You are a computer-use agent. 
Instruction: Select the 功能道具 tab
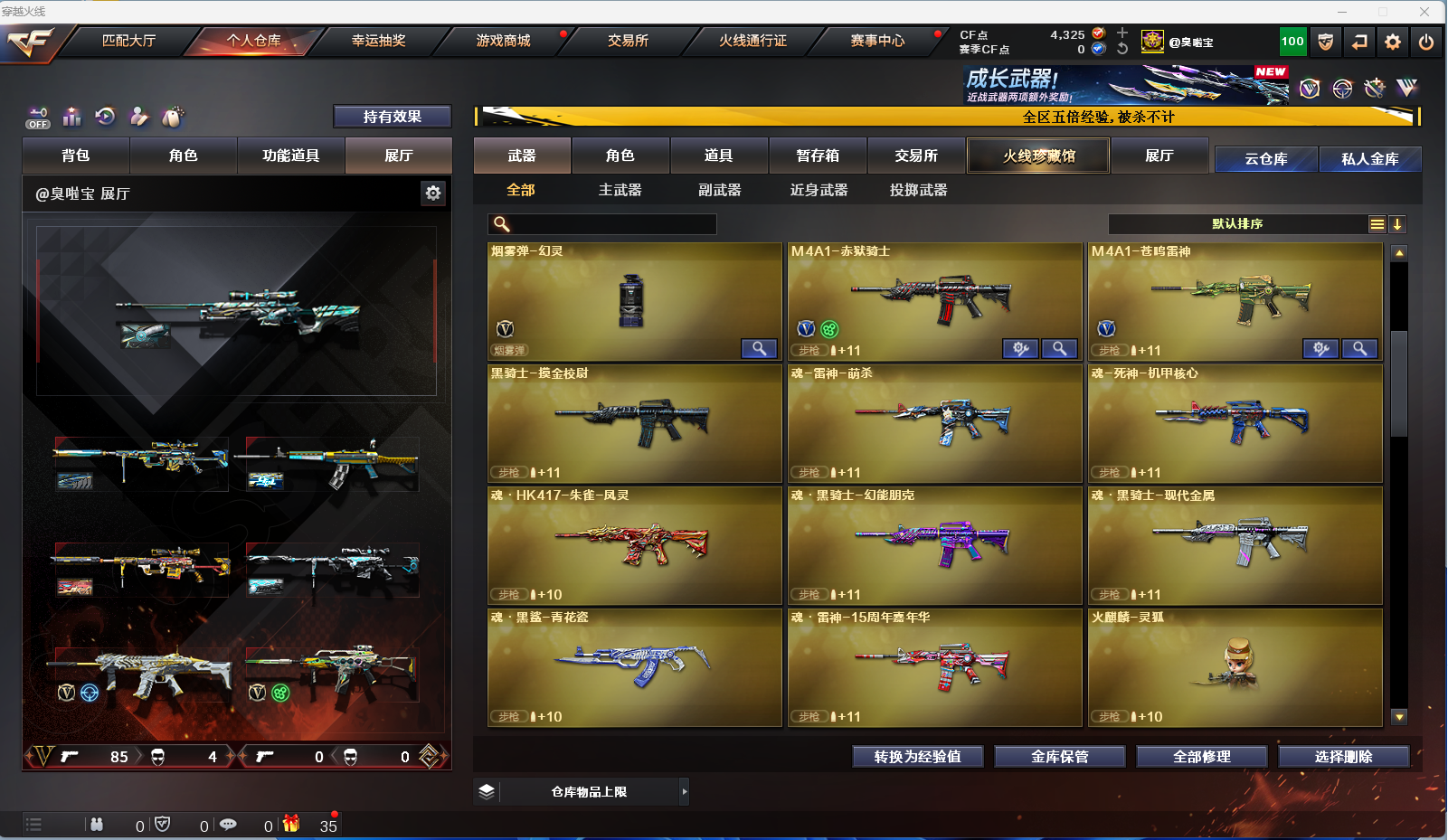(x=290, y=156)
